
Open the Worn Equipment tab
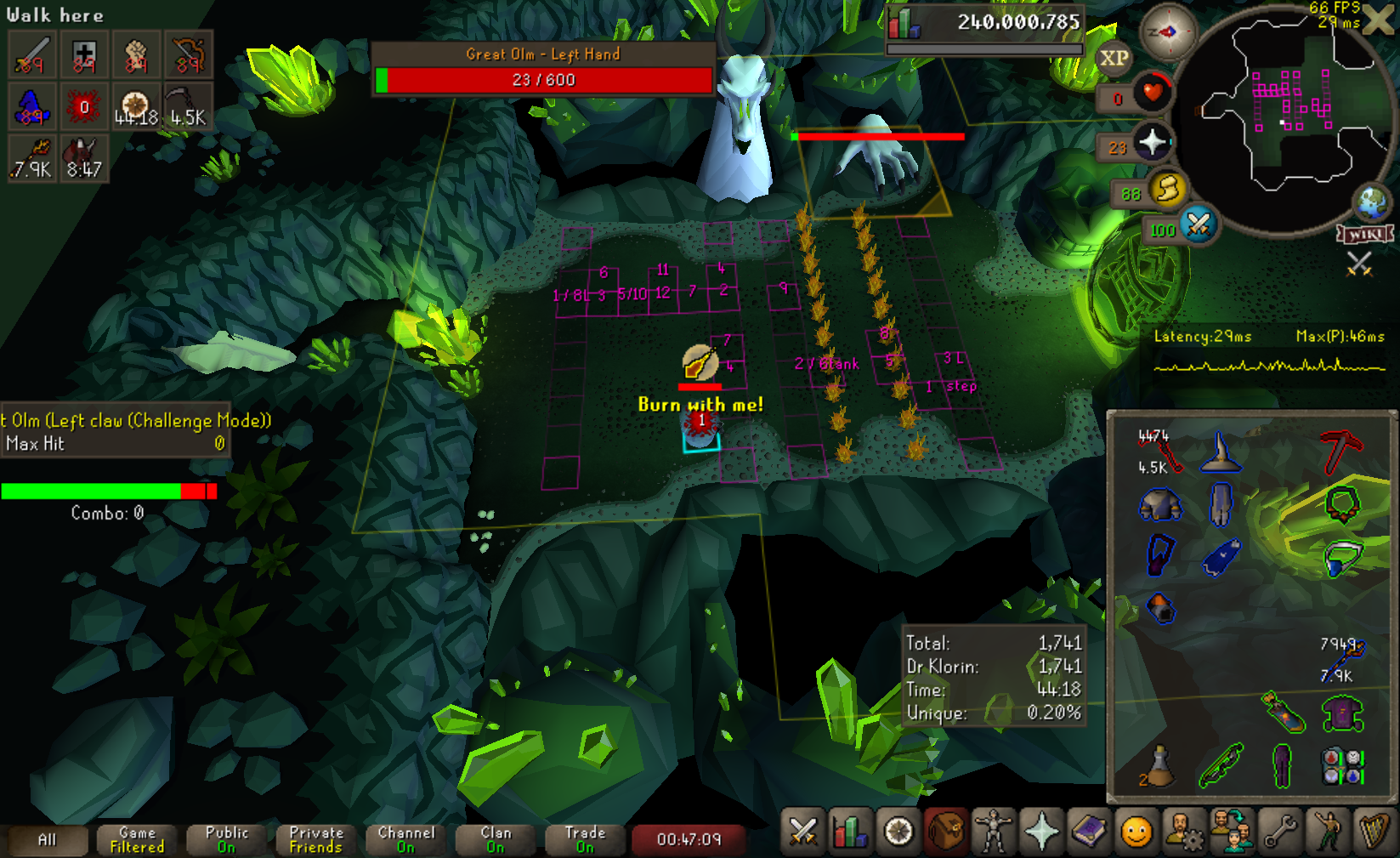993,831
